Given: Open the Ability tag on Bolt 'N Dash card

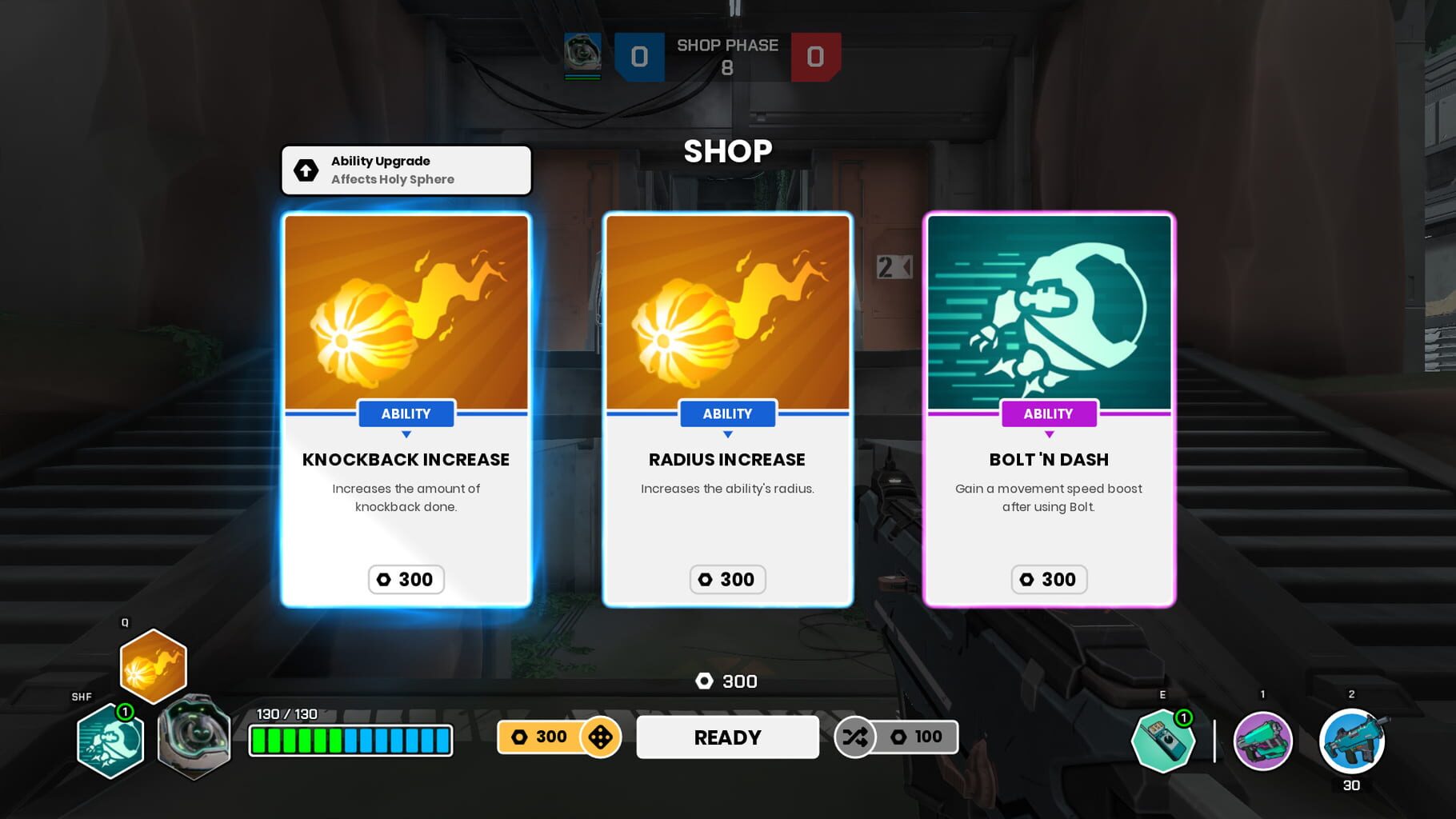Looking at the screenshot, I should click(1049, 413).
